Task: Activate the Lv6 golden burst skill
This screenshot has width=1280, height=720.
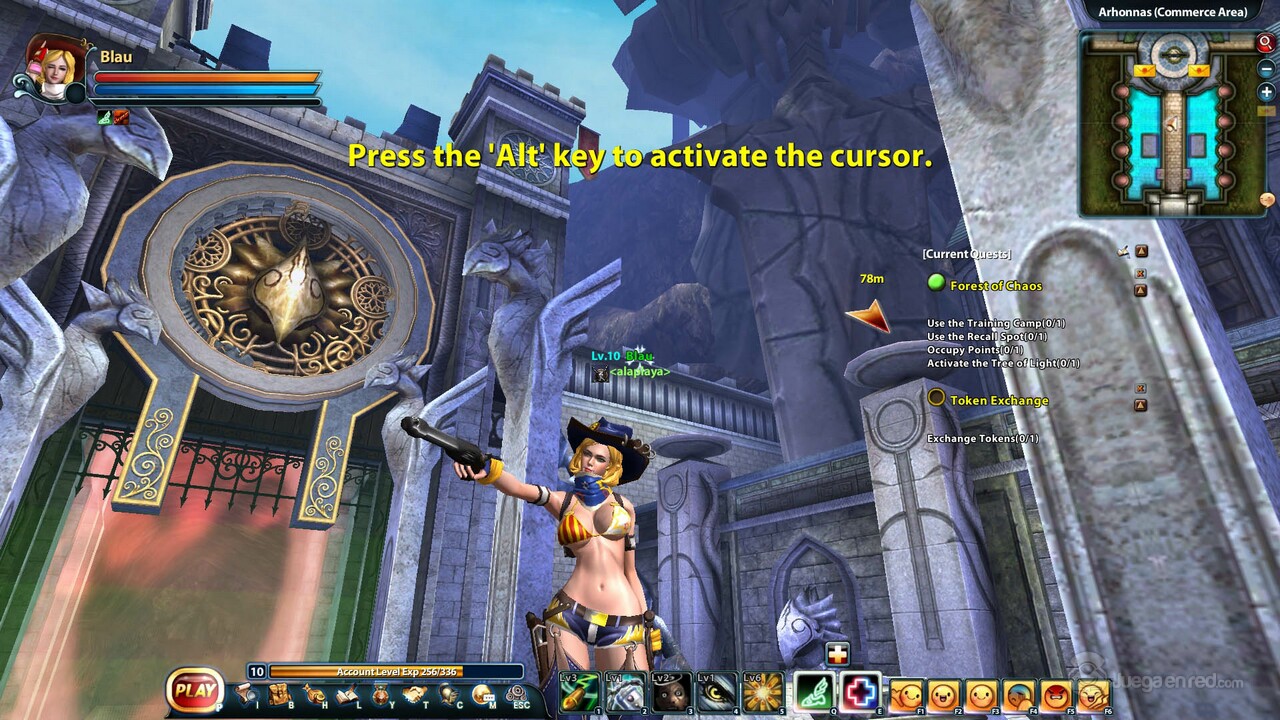Action: click(x=763, y=692)
